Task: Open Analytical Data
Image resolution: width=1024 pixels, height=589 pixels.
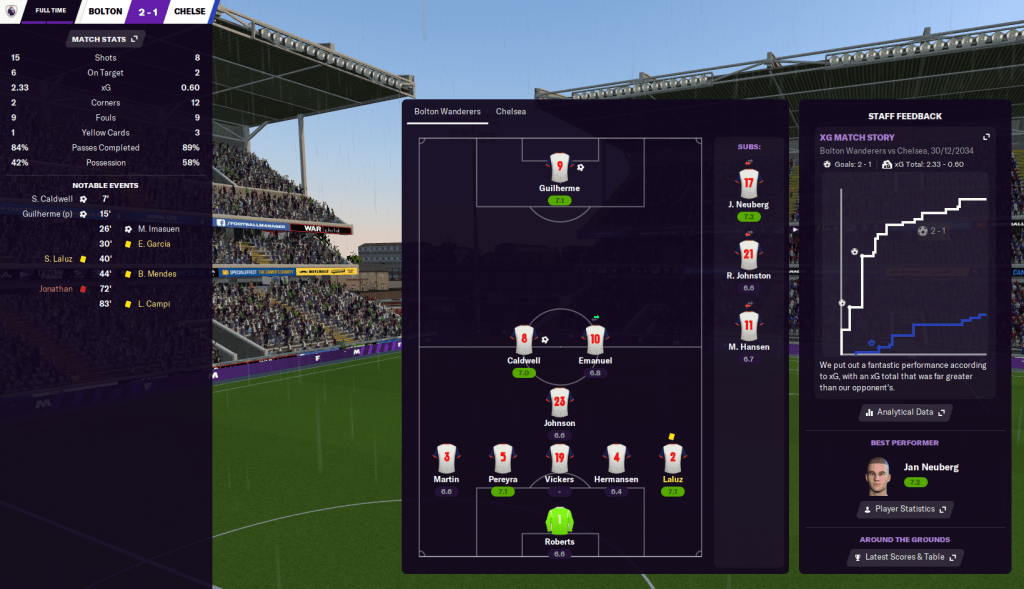Action: point(905,412)
